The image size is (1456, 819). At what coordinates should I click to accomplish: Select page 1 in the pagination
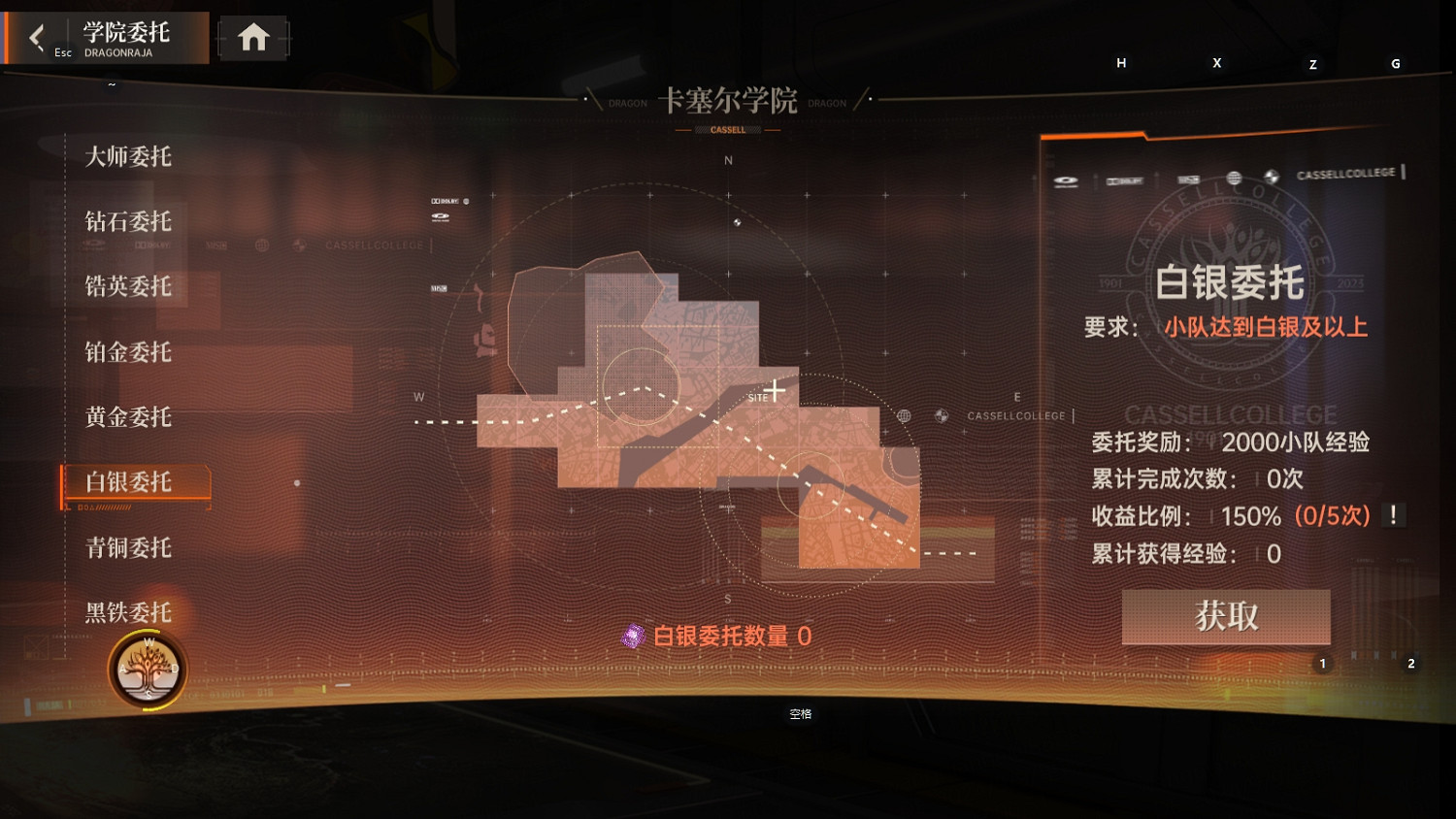coord(1321,664)
